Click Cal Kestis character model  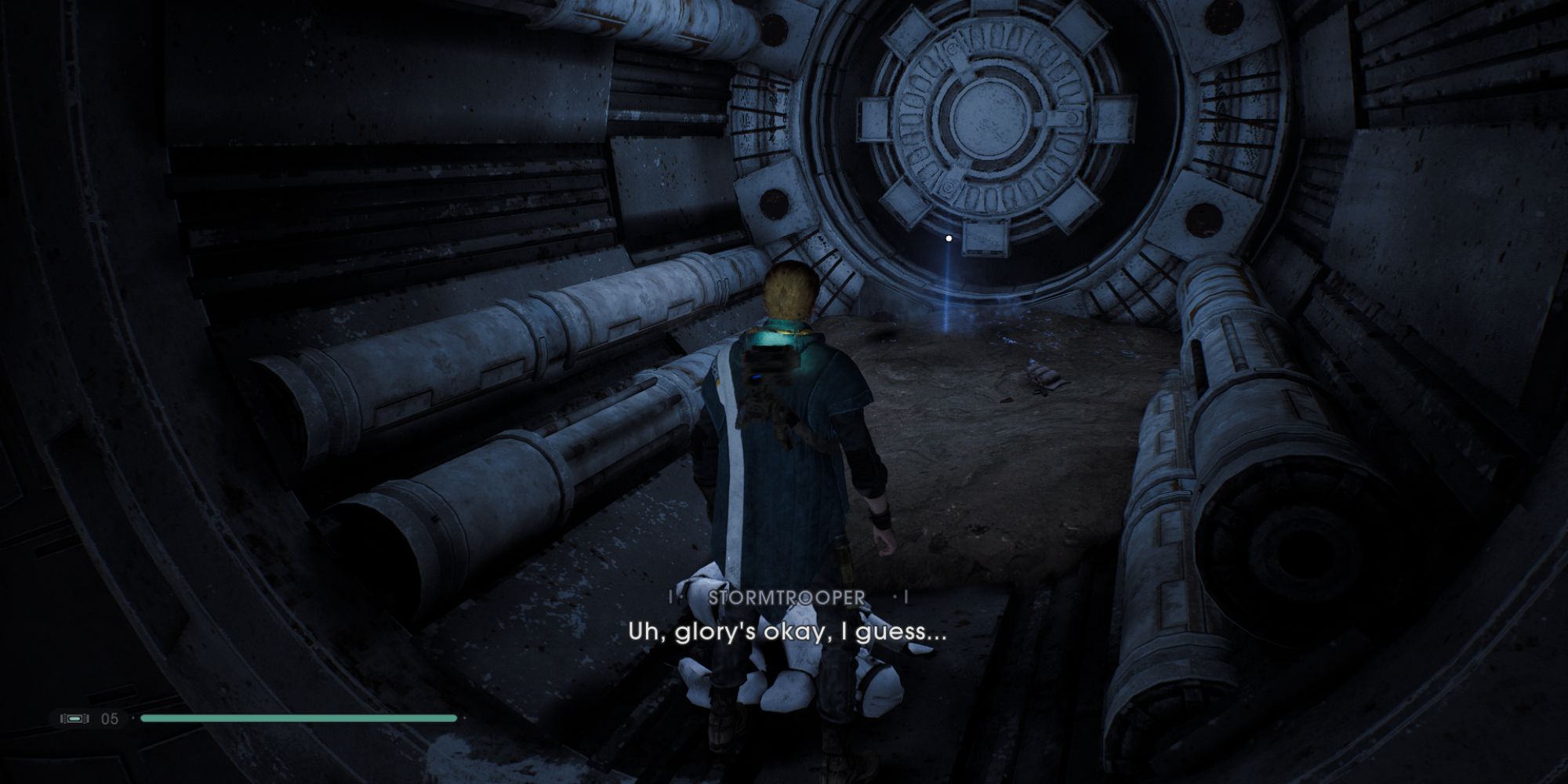click(784, 455)
